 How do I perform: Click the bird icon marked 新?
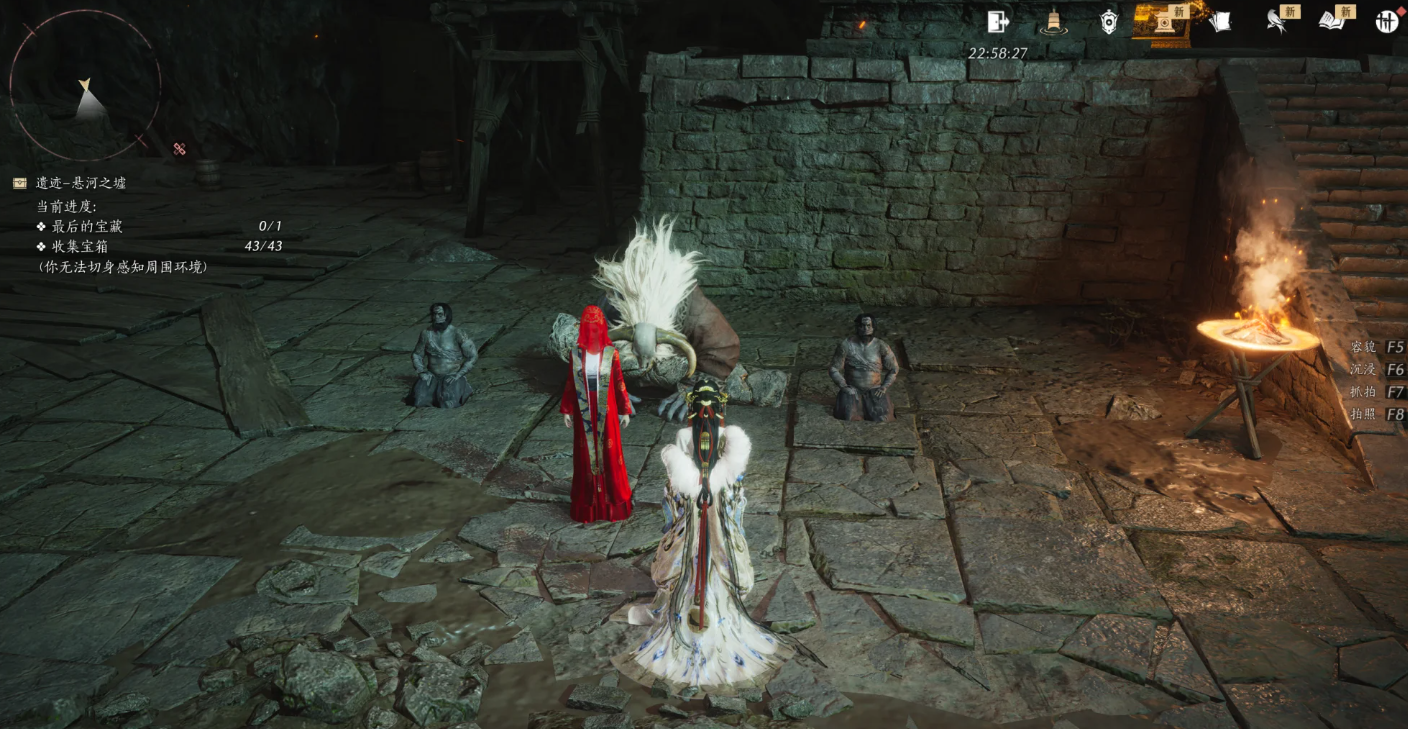[x=1276, y=22]
